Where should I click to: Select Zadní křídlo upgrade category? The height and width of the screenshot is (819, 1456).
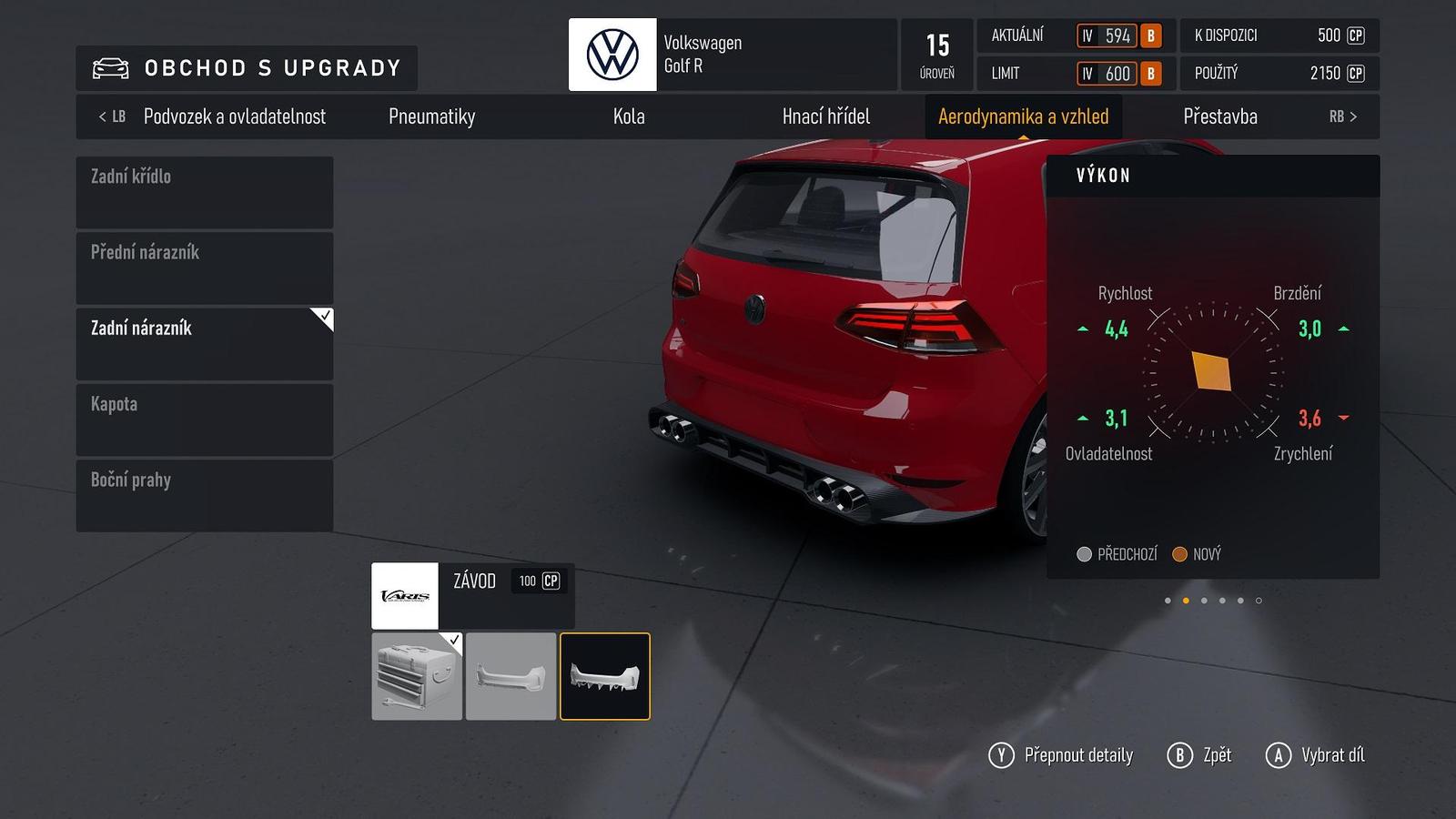[204, 192]
